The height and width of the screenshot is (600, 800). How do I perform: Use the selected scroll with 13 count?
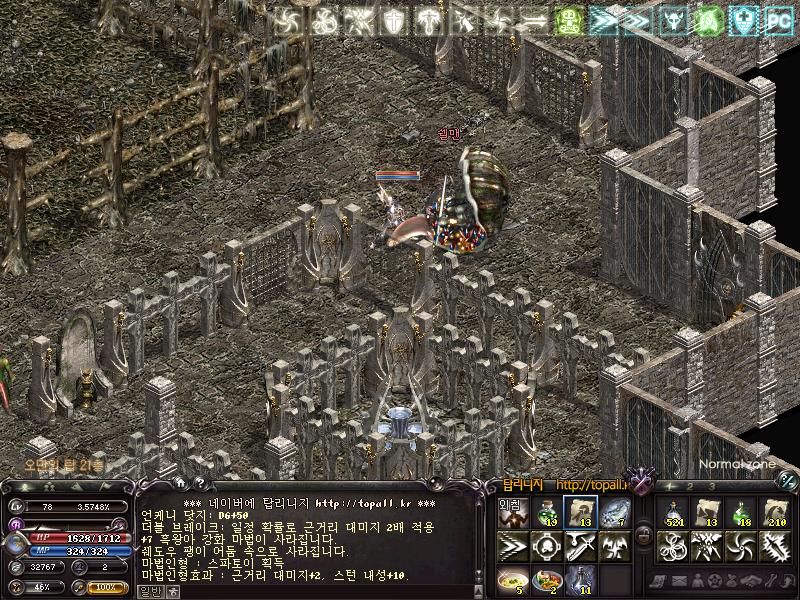click(x=581, y=513)
